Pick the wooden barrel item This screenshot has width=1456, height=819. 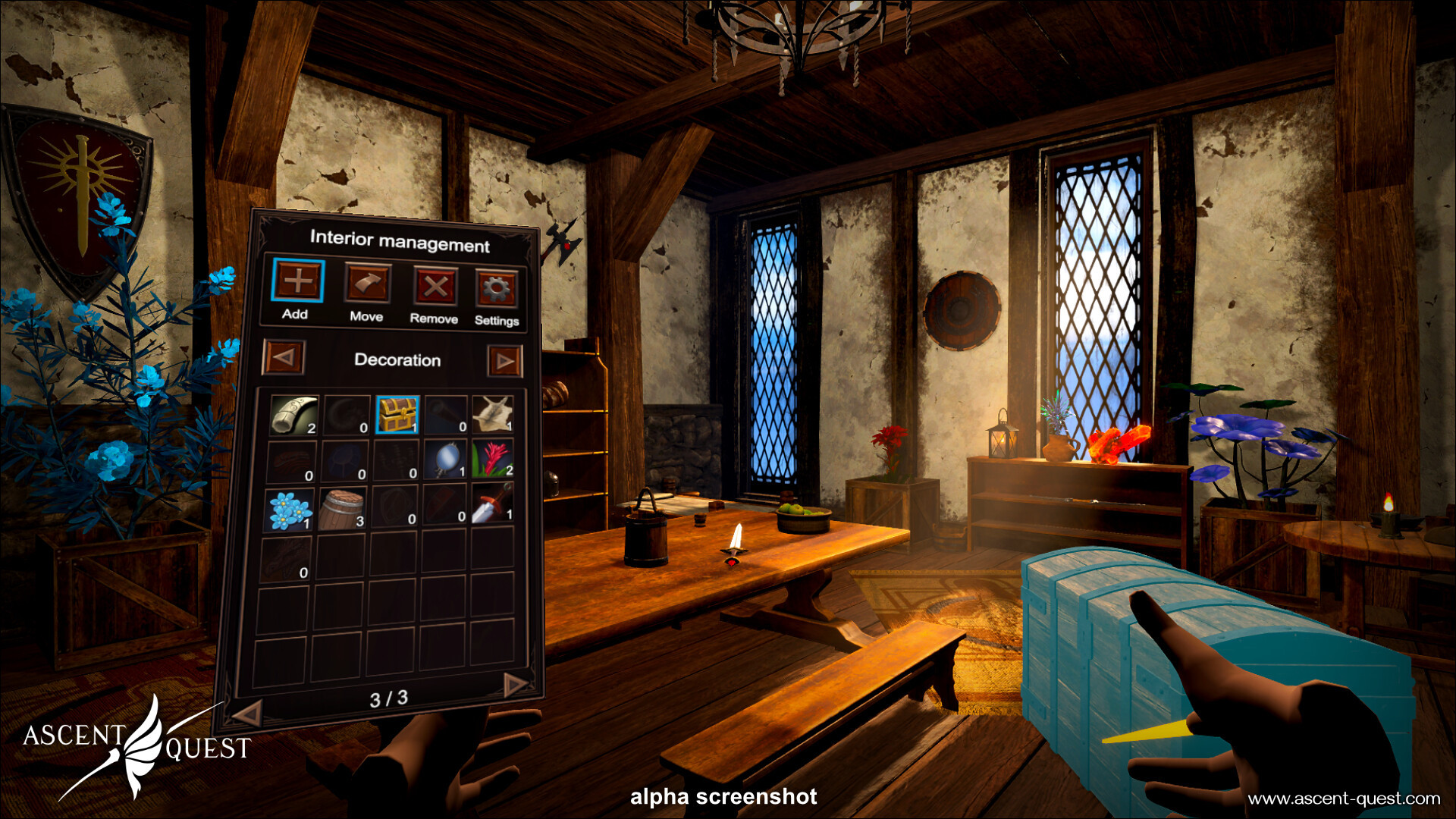tap(342, 509)
